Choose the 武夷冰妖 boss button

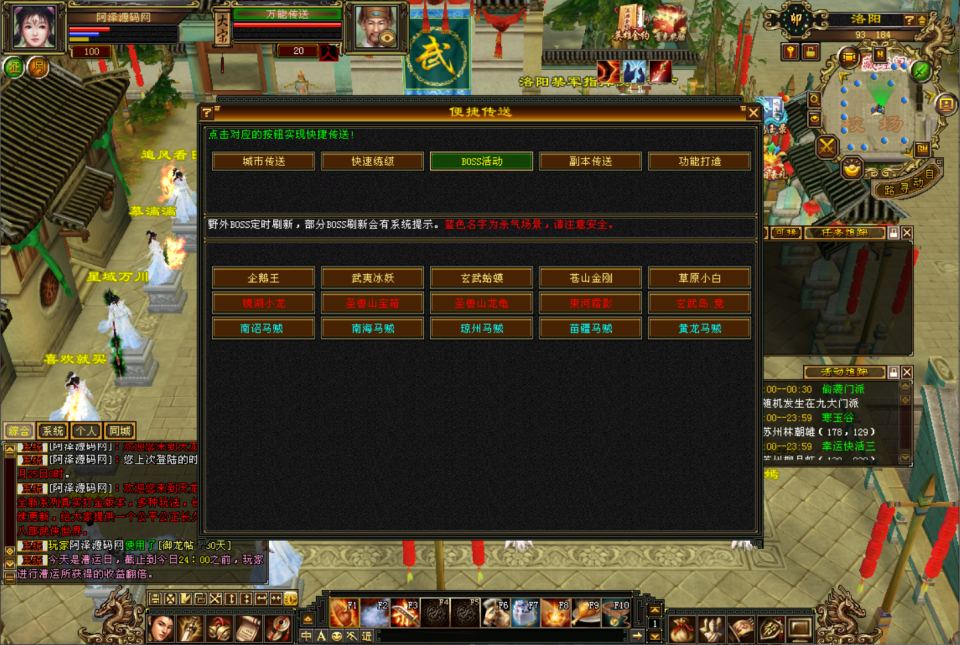point(372,277)
